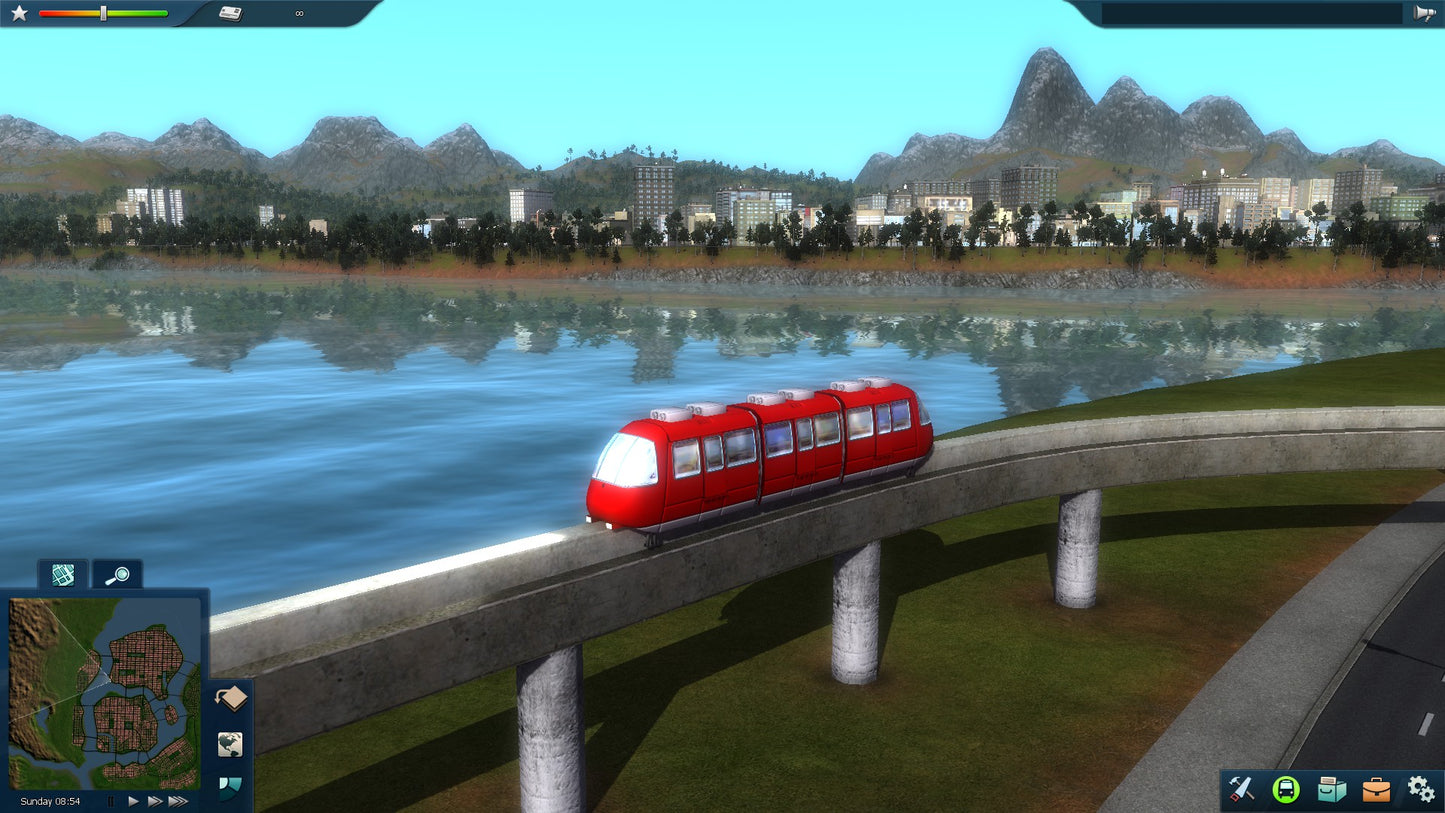Open the newspaper from the top bar
The image size is (1445, 813).
point(232,13)
